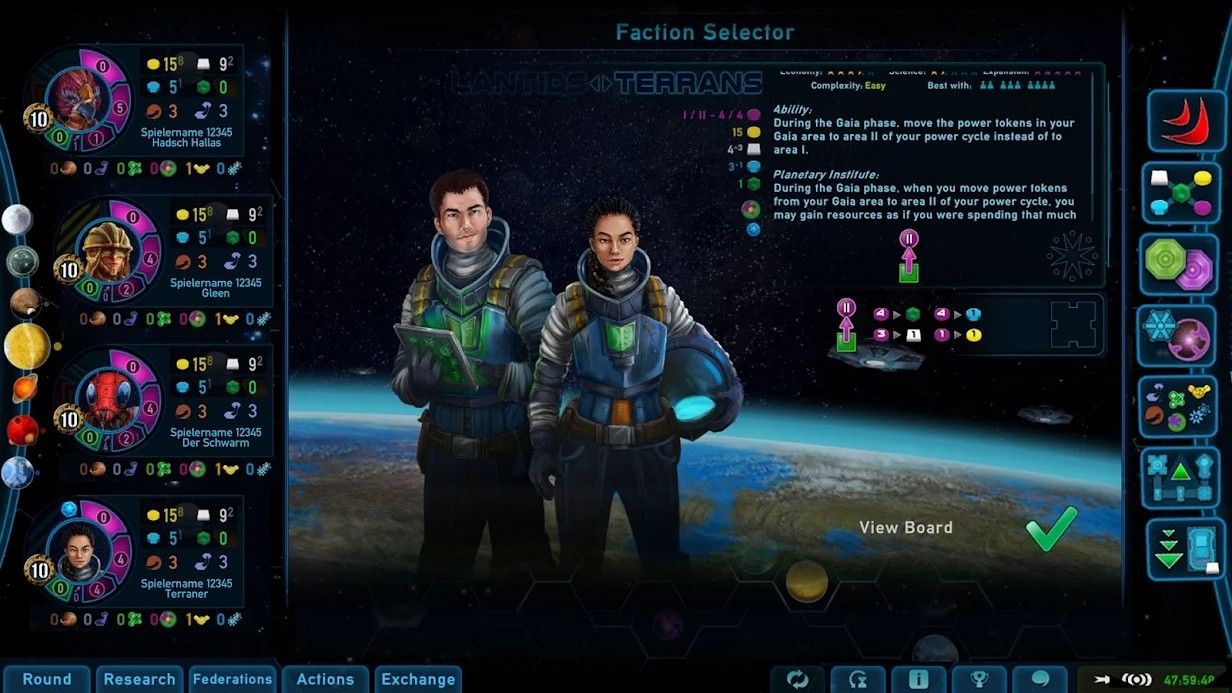Open the chat speech bubble
1232x693 pixels.
coord(1040,680)
